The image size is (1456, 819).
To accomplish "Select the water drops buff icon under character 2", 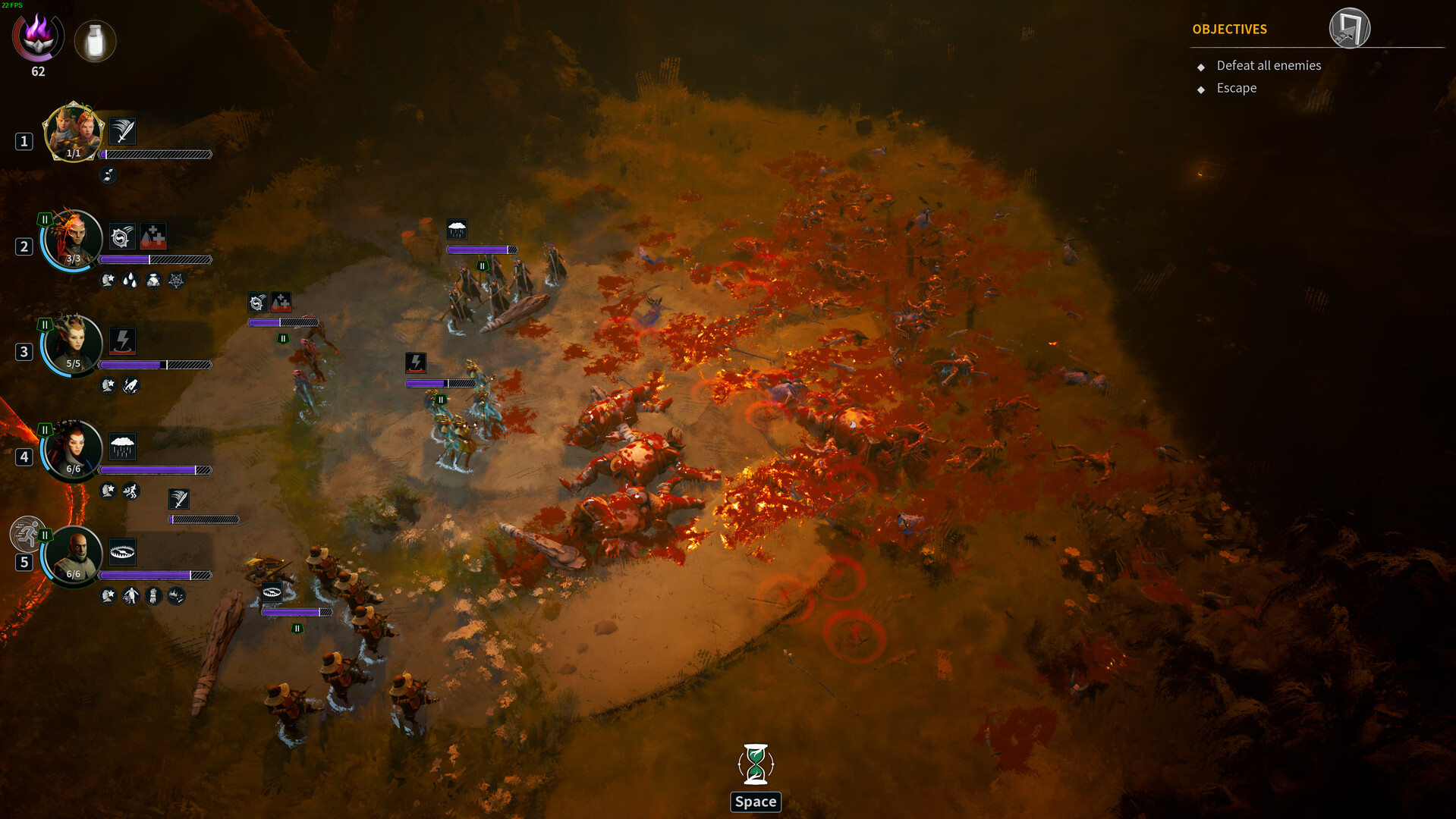I will 129,281.
